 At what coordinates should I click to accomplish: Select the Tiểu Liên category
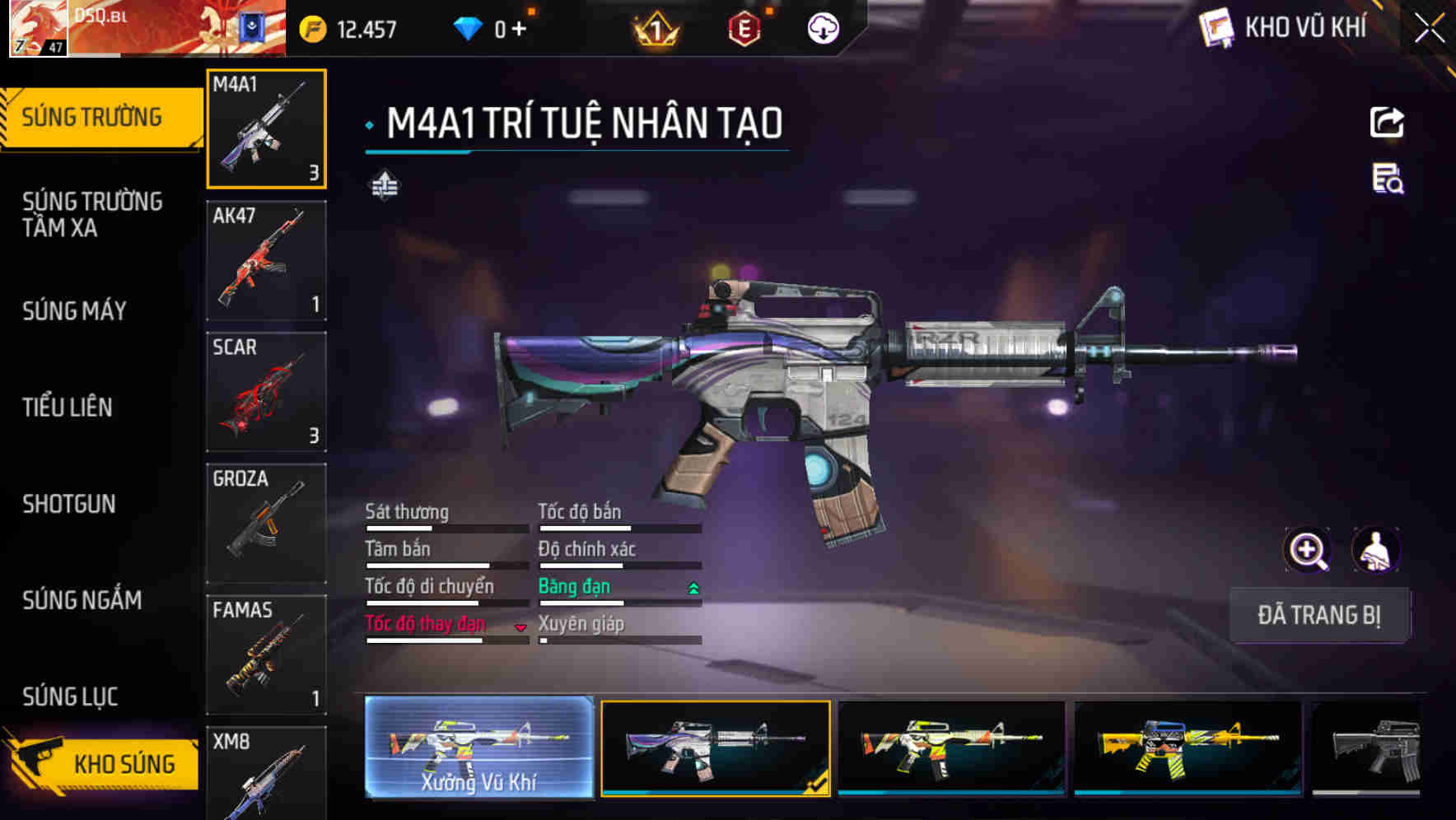[x=68, y=408]
